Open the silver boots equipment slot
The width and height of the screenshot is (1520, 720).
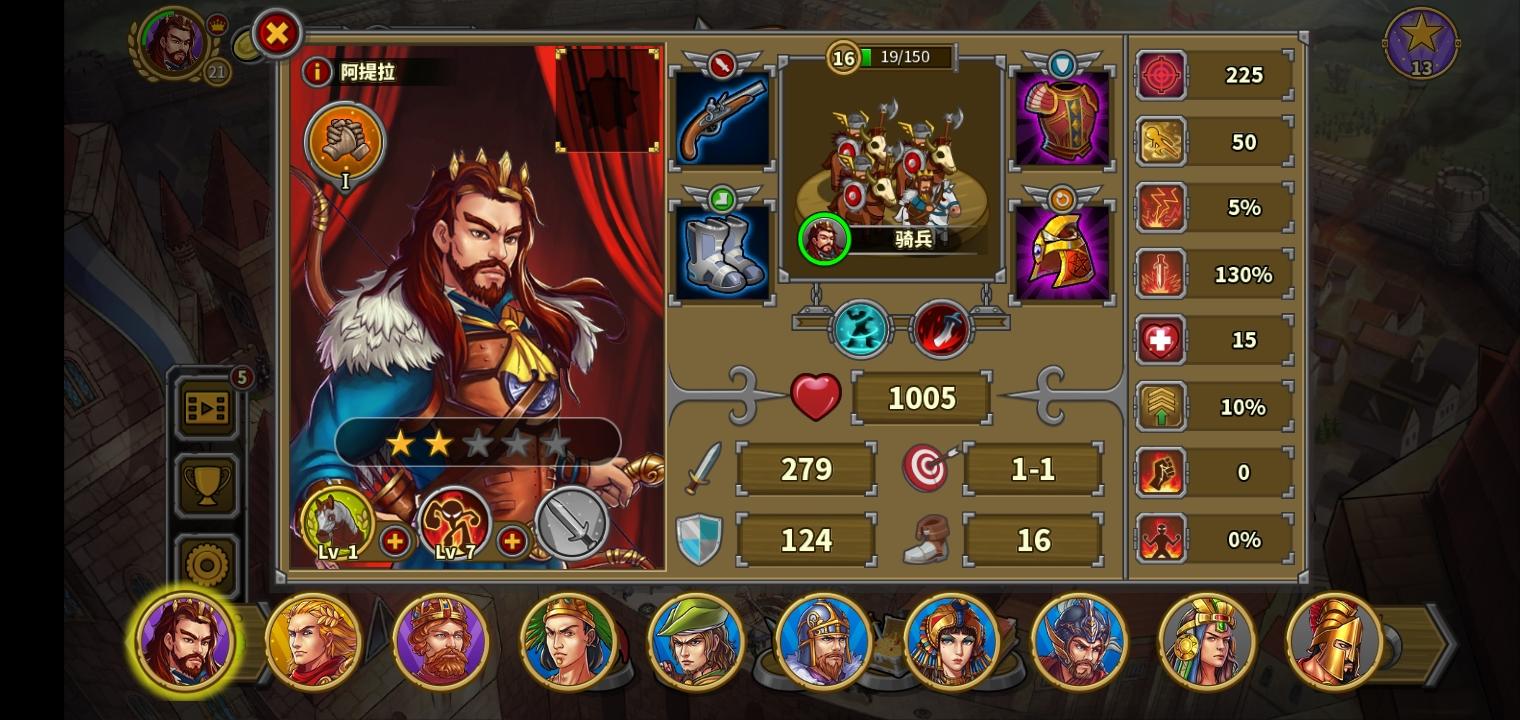coord(722,249)
